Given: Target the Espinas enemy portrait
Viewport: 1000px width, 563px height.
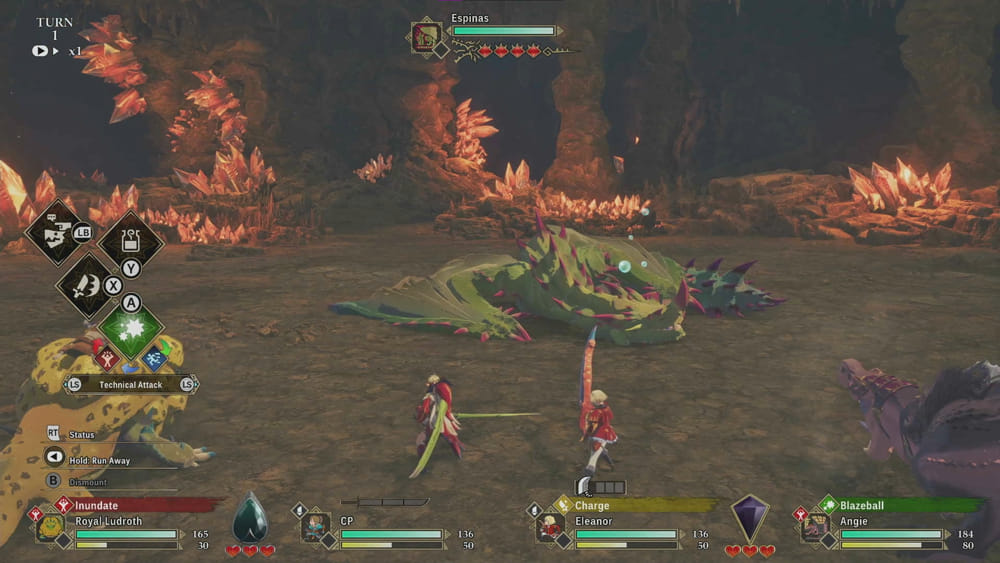Looking at the screenshot, I should [x=425, y=38].
